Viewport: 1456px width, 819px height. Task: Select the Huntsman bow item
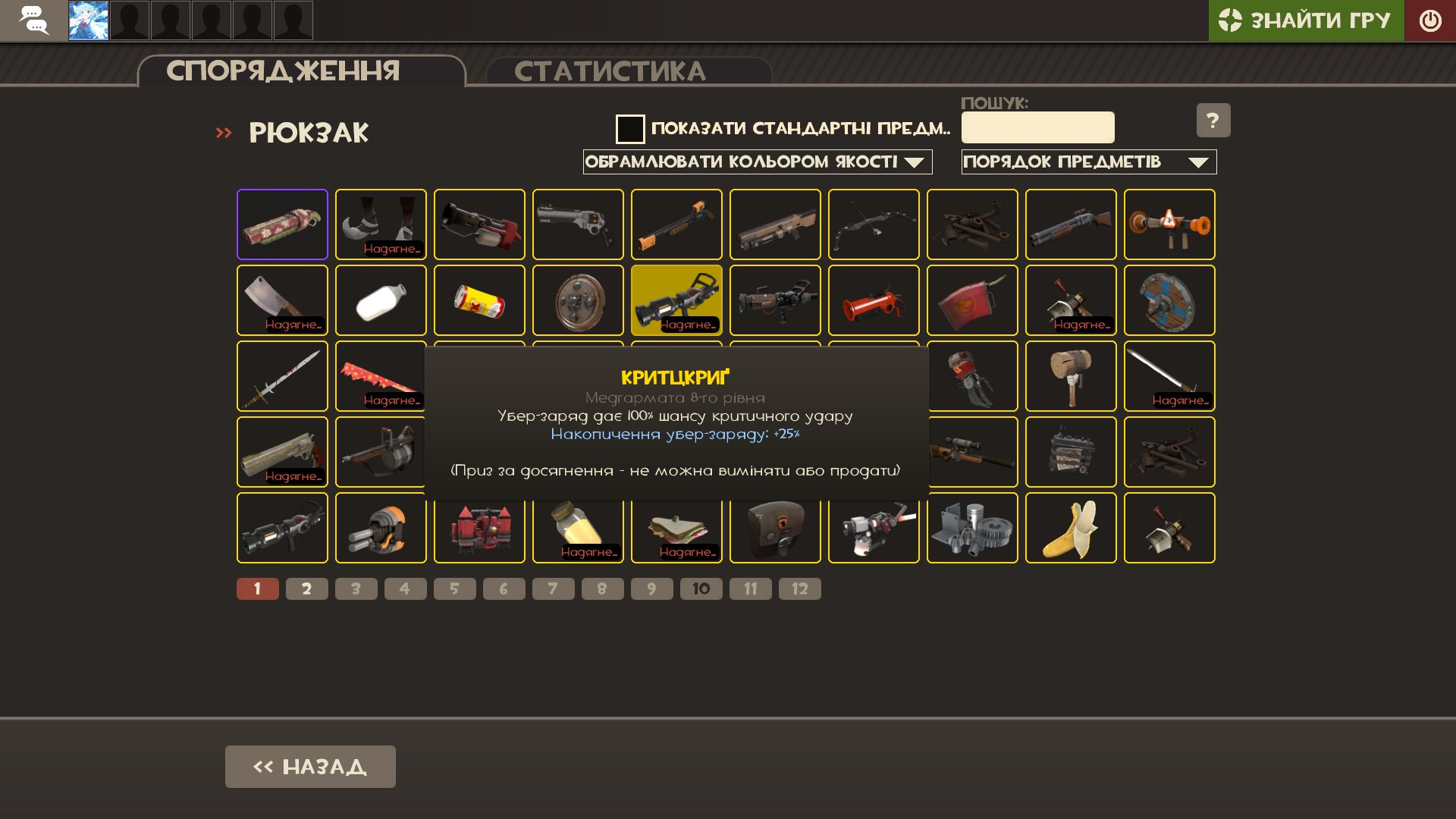pyautogui.click(x=874, y=224)
